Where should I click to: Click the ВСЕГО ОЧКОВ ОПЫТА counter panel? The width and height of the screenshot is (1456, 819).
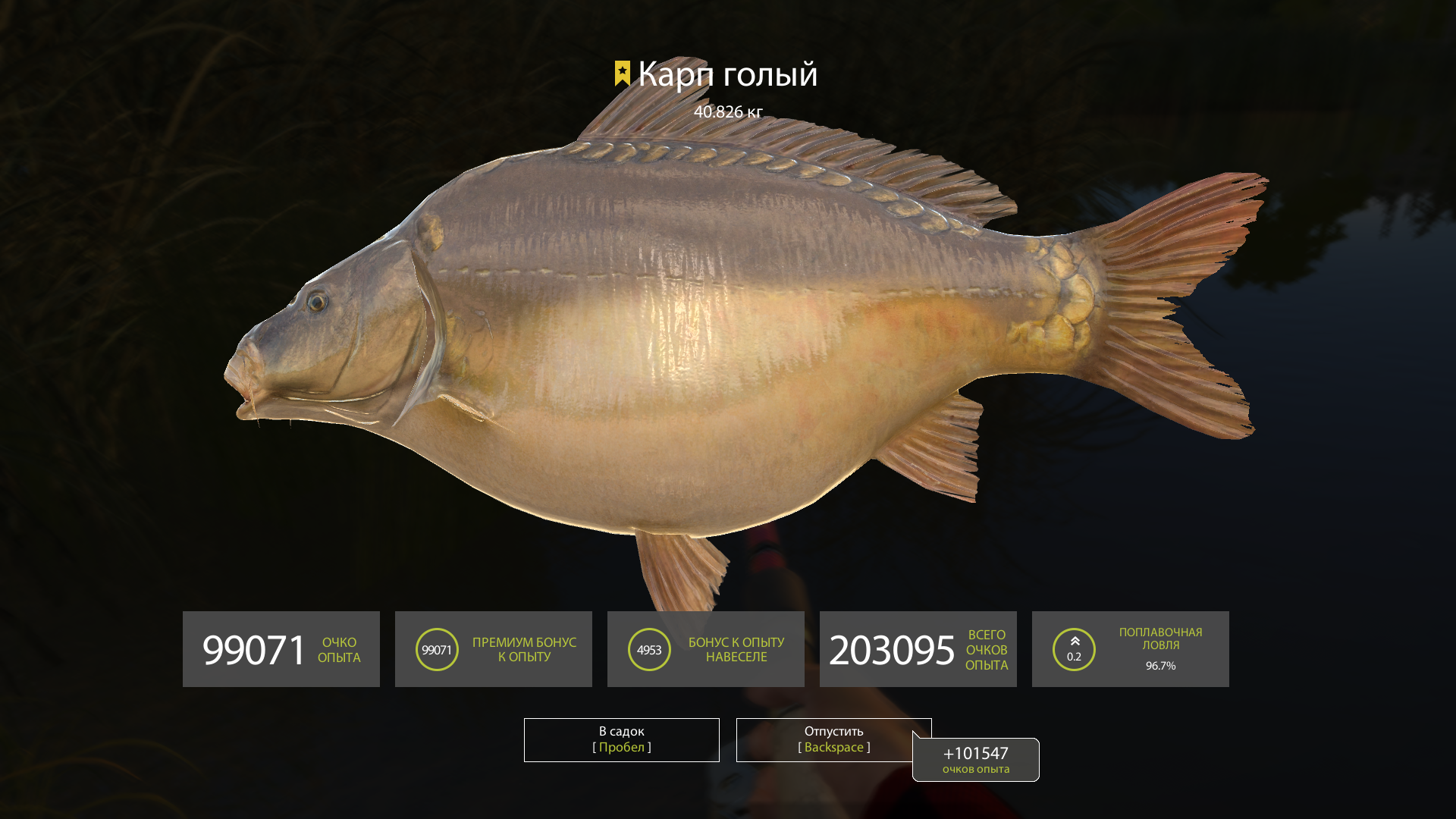point(918,649)
